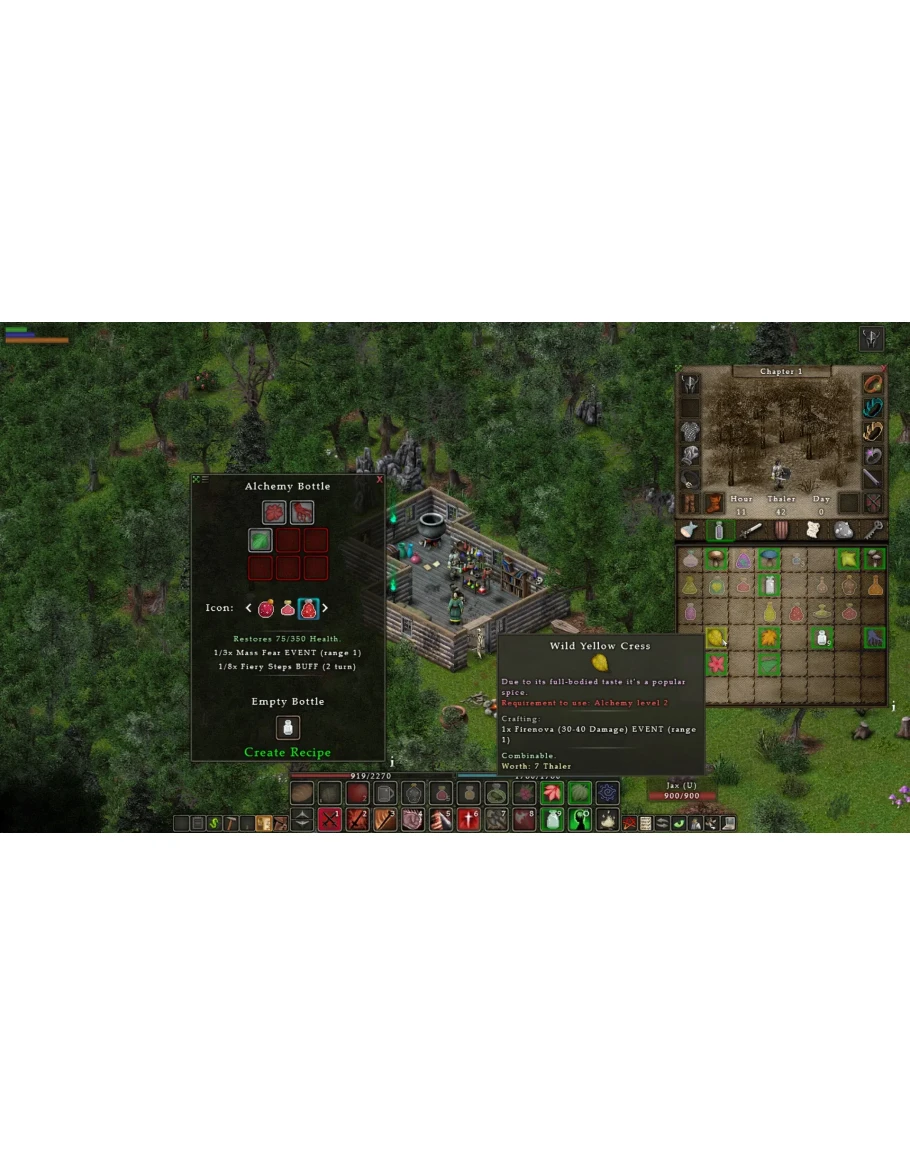
Task: Select the previous potion icon arrow
Action: (x=249, y=608)
